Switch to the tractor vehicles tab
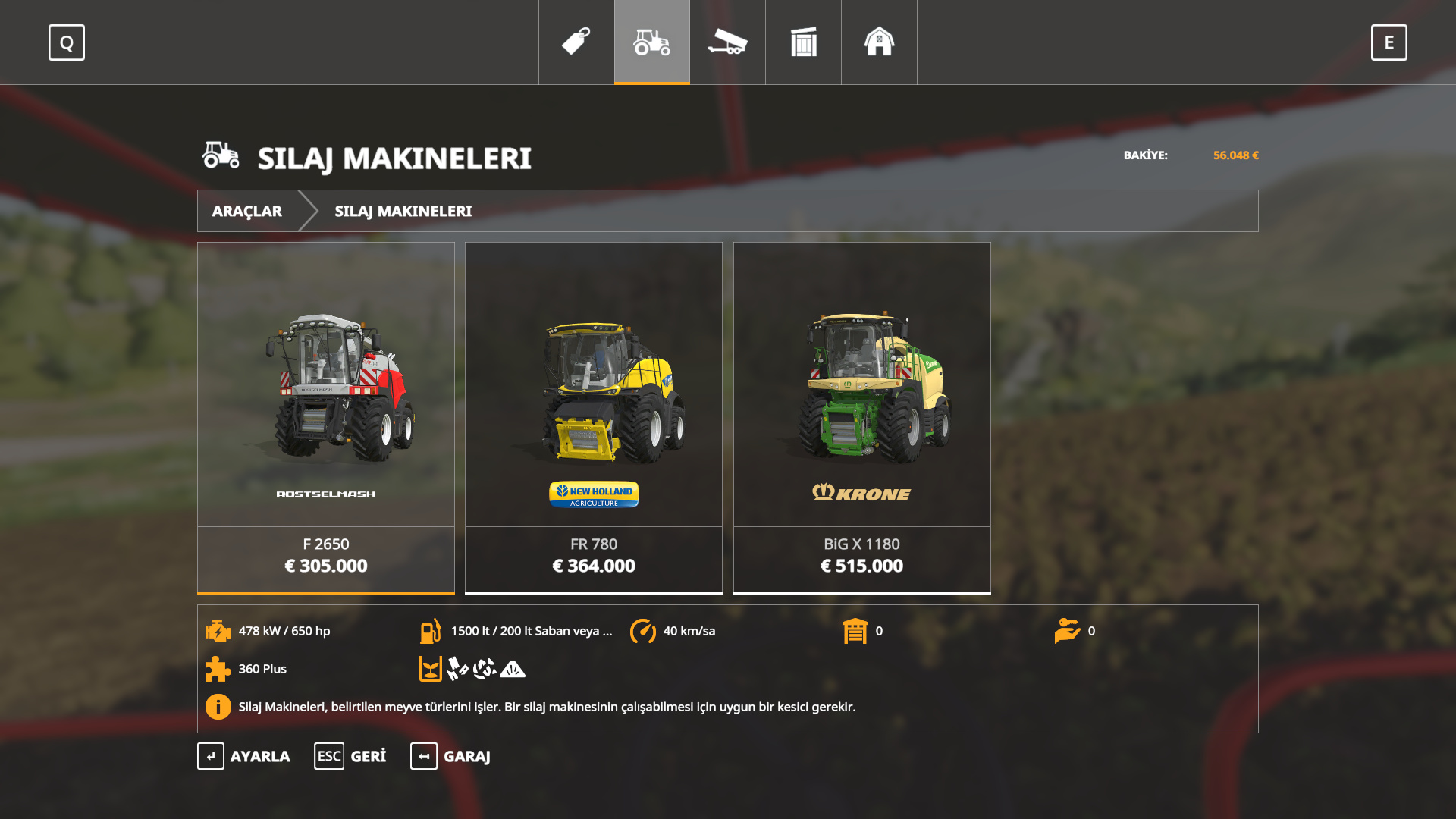The image size is (1456, 819). tap(652, 42)
